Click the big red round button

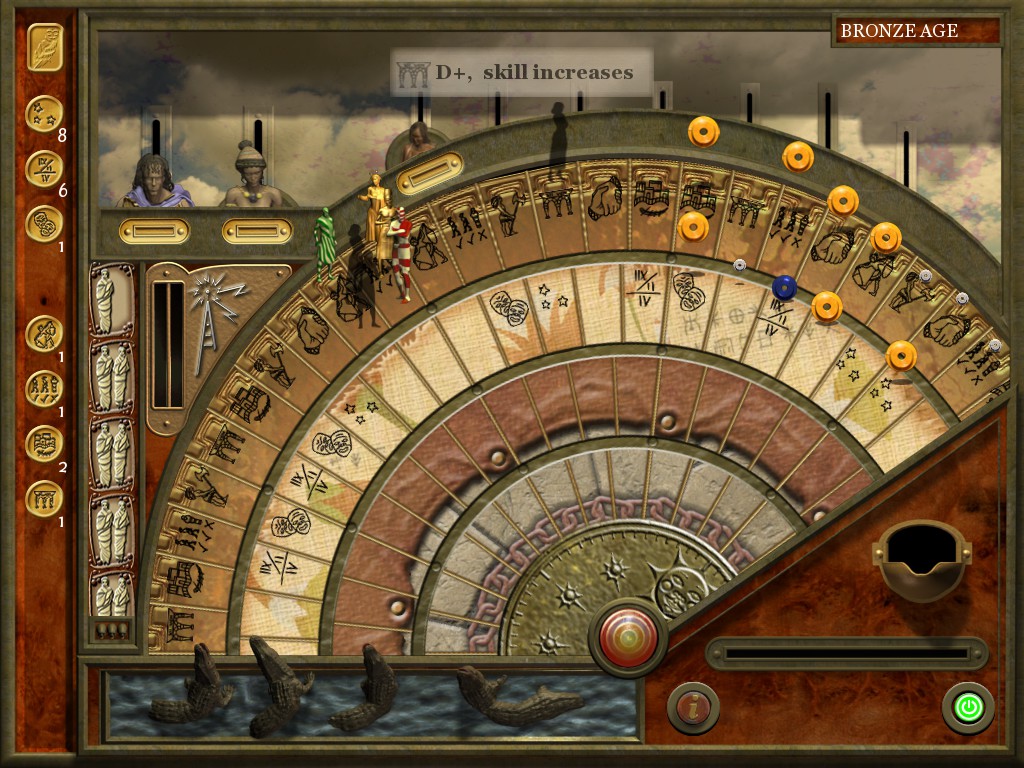click(628, 636)
